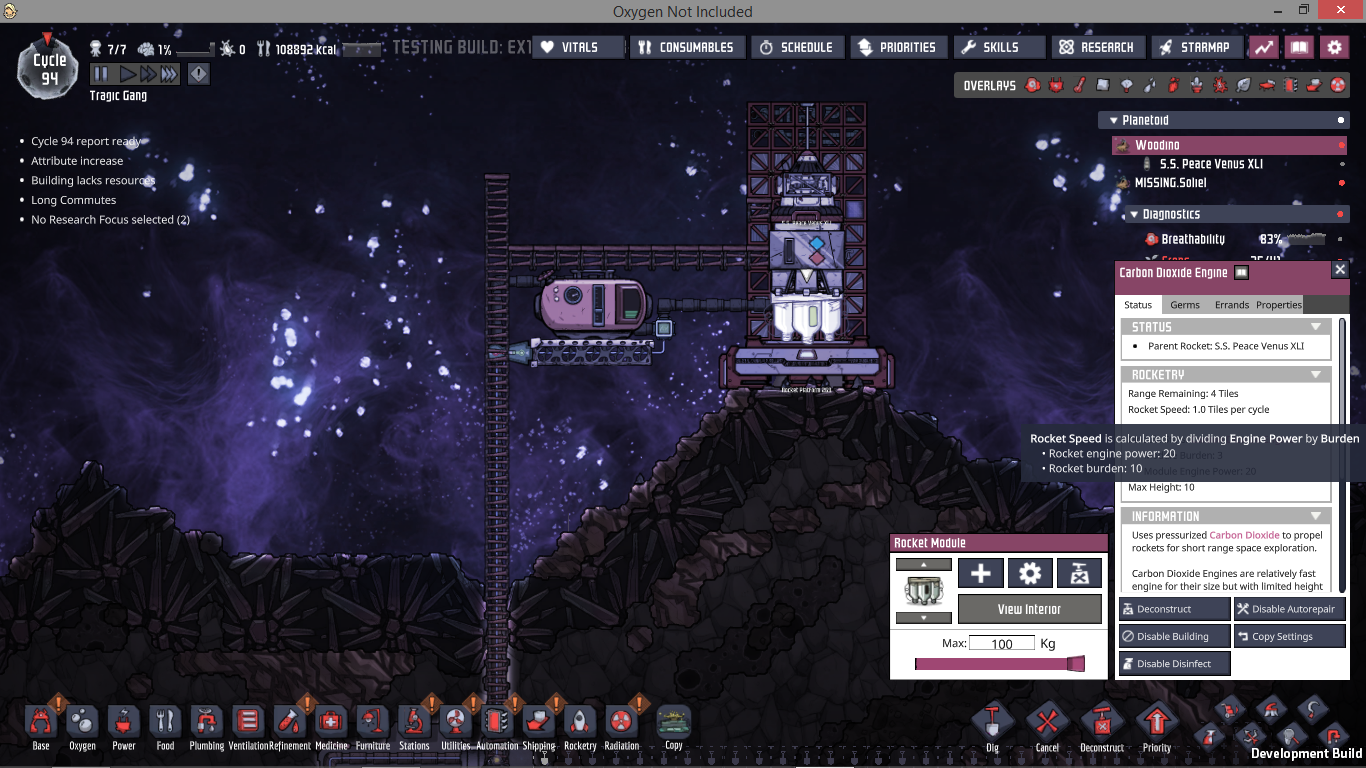Screen dimensions: 1366x768
Task: Open the Properties tab
Action: click(1279, 305)
